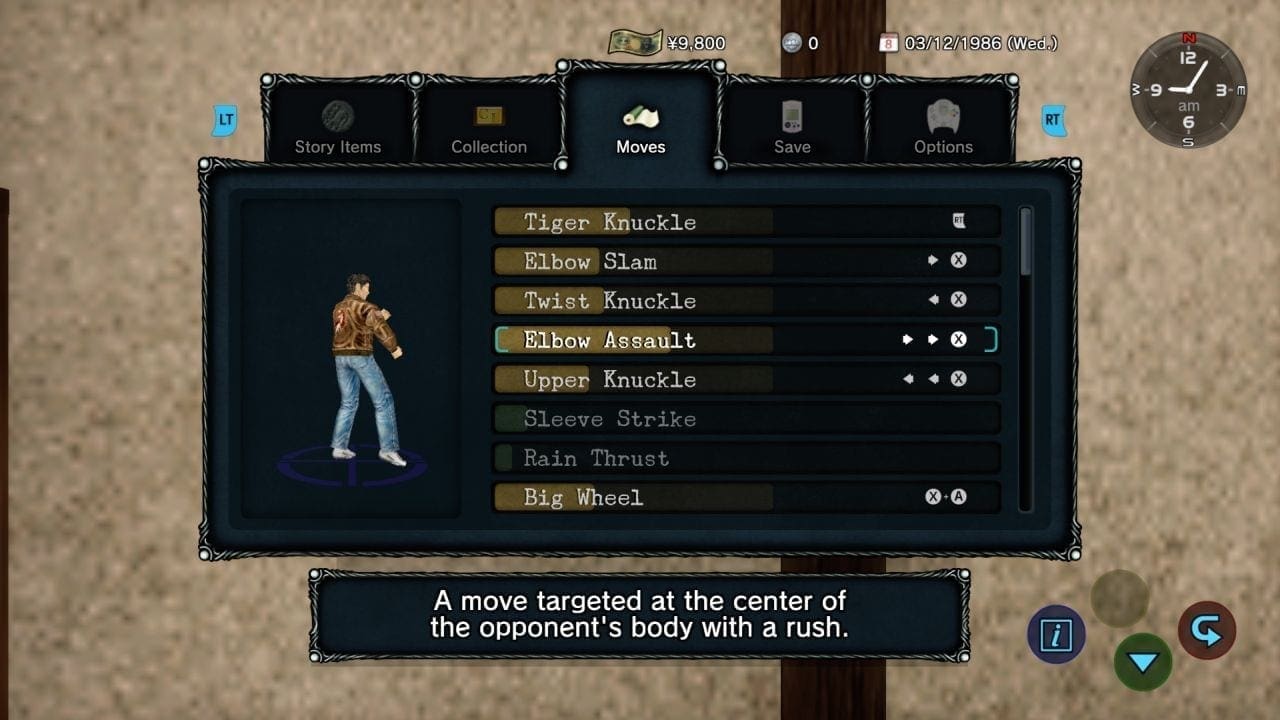Select the Big Wheel move
This screenshot has height=720, width=1280.
[x=746, y=497]
